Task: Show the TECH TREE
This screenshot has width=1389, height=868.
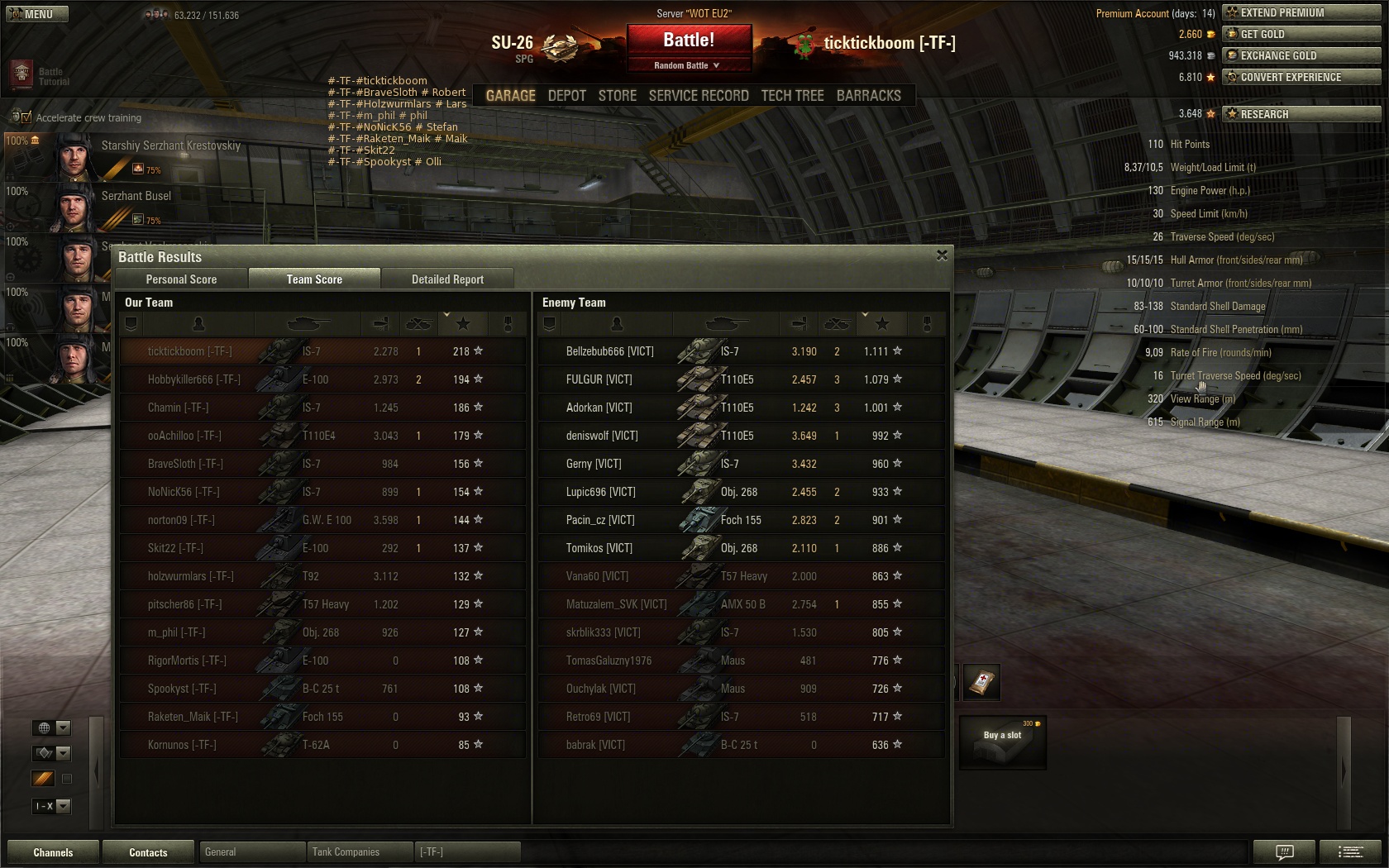Action: 792,96
